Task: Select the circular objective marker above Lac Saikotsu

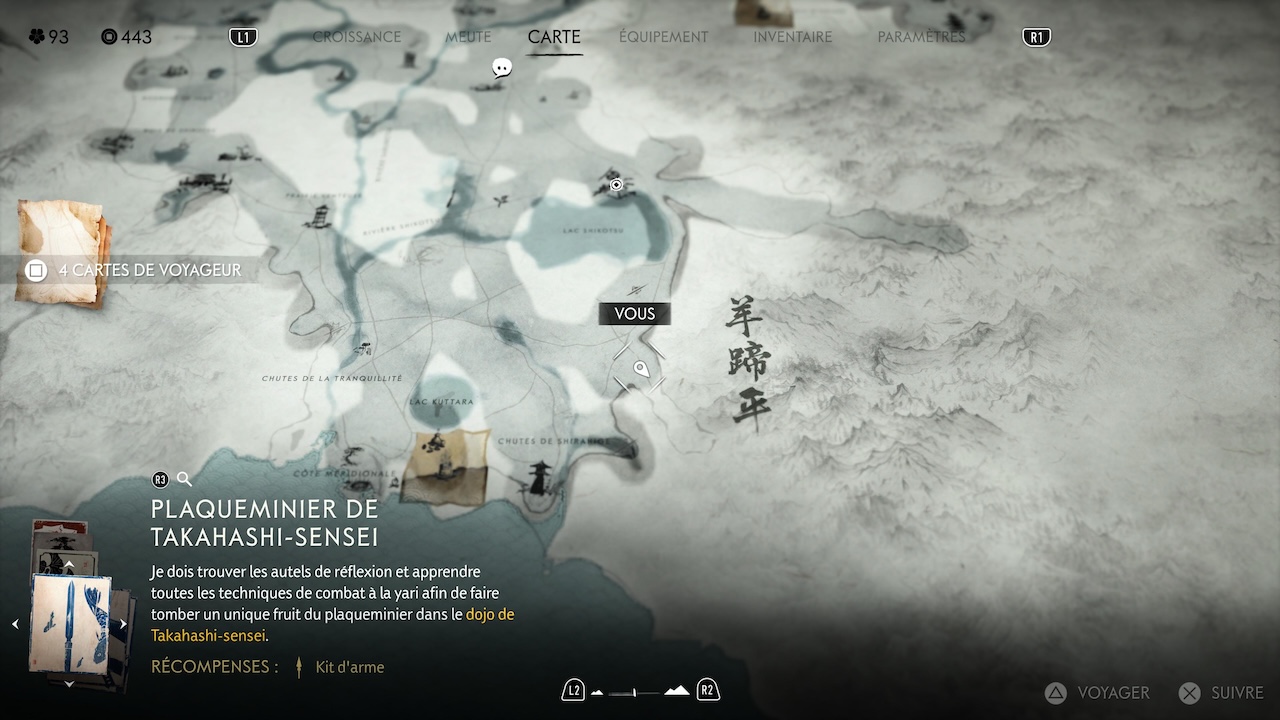Action: tap(616, 184)
